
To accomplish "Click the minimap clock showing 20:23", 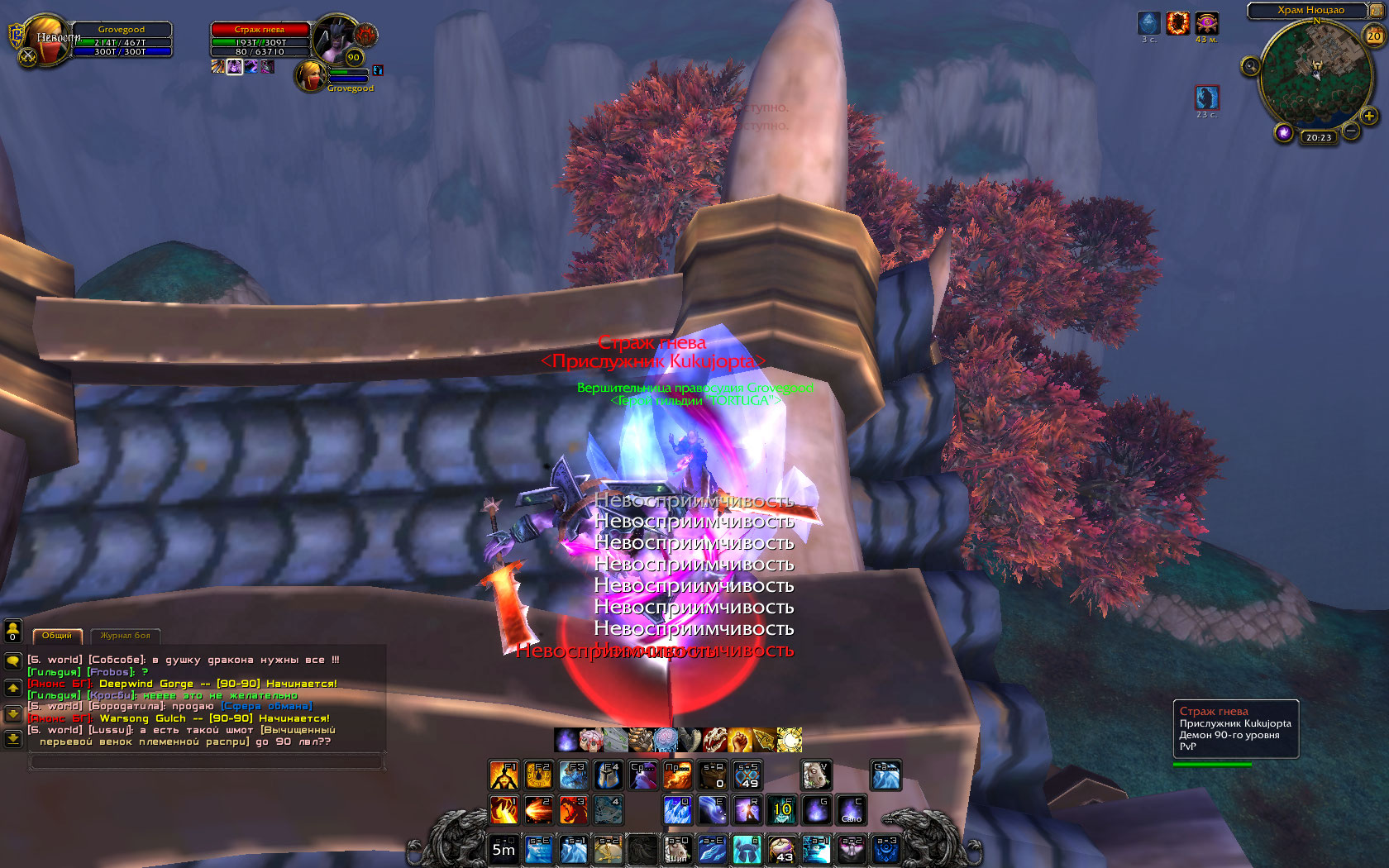I will pos(1319,137).
